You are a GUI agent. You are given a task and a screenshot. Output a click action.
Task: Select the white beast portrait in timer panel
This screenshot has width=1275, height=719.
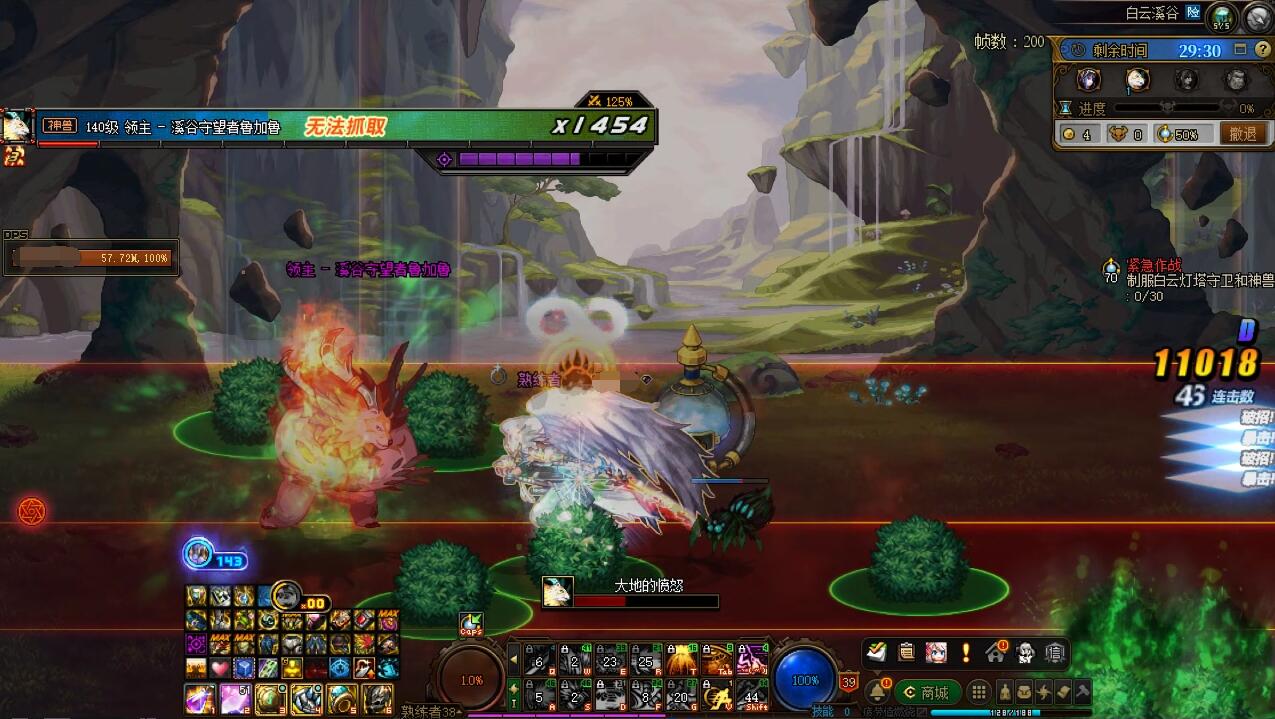coord(1137,80)
